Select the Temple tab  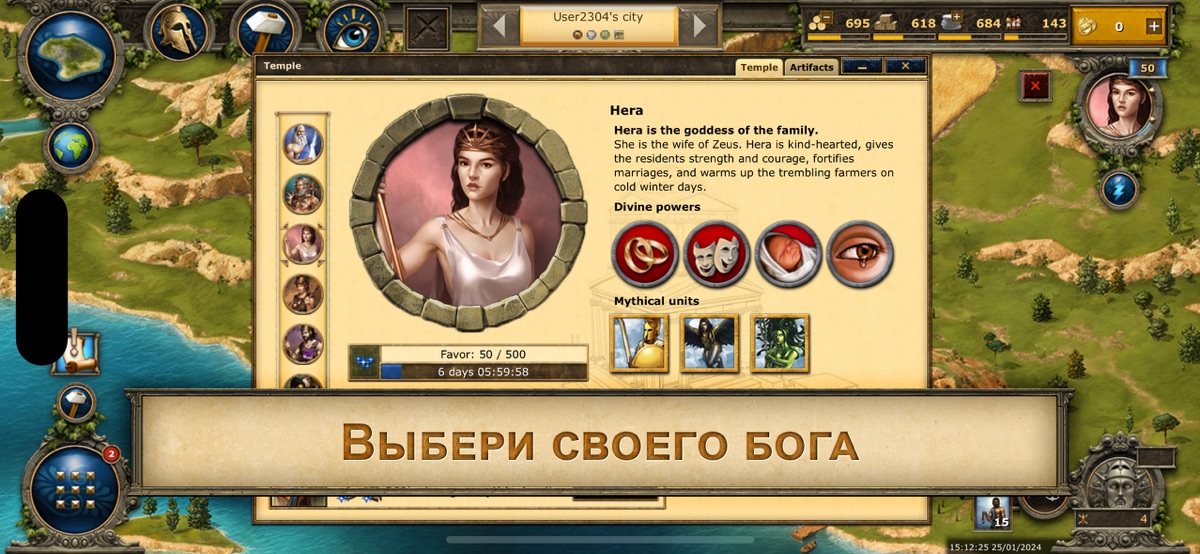pyautogui.click(x=759, y=67)
